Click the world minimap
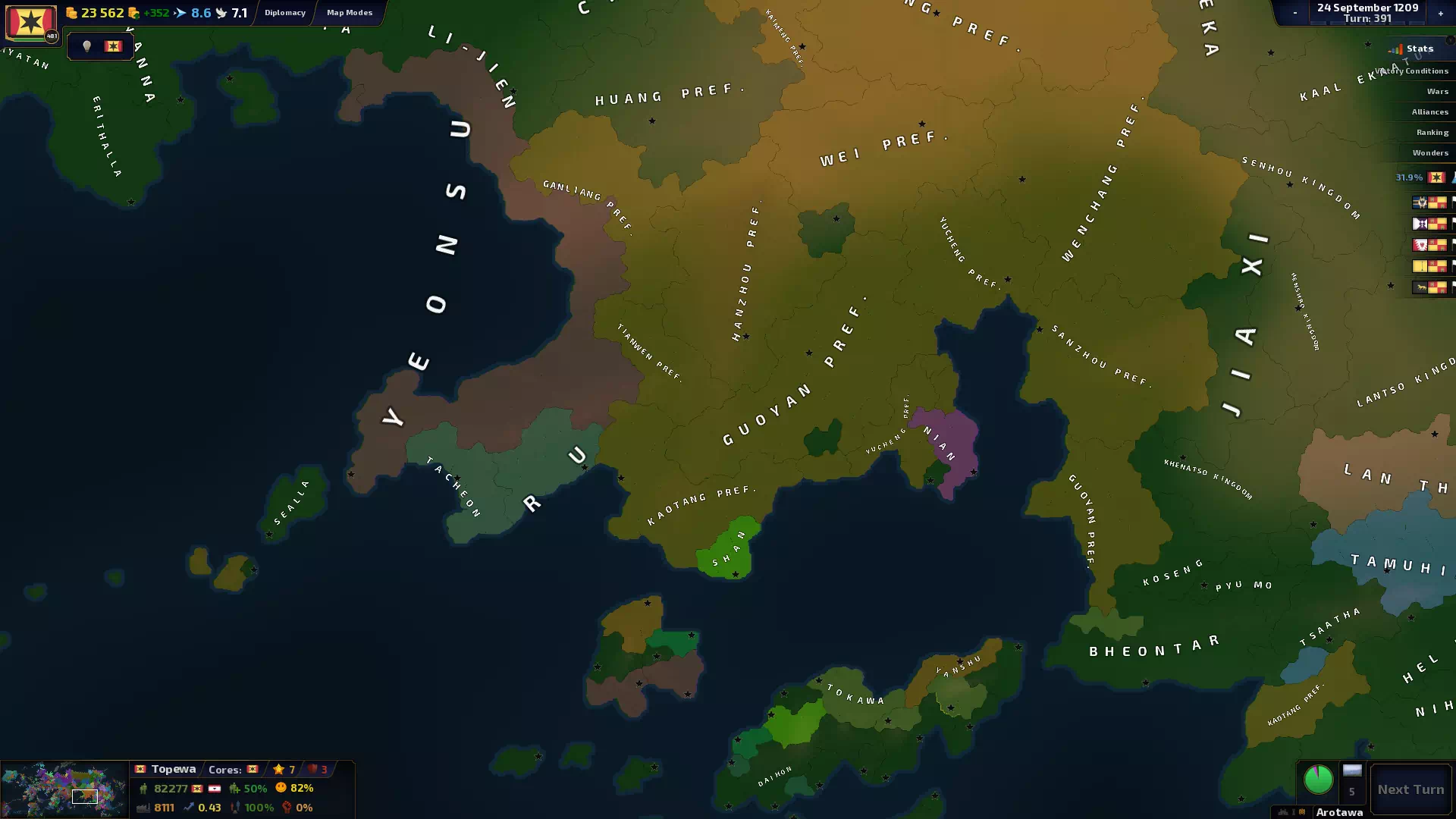 [64, 789]
